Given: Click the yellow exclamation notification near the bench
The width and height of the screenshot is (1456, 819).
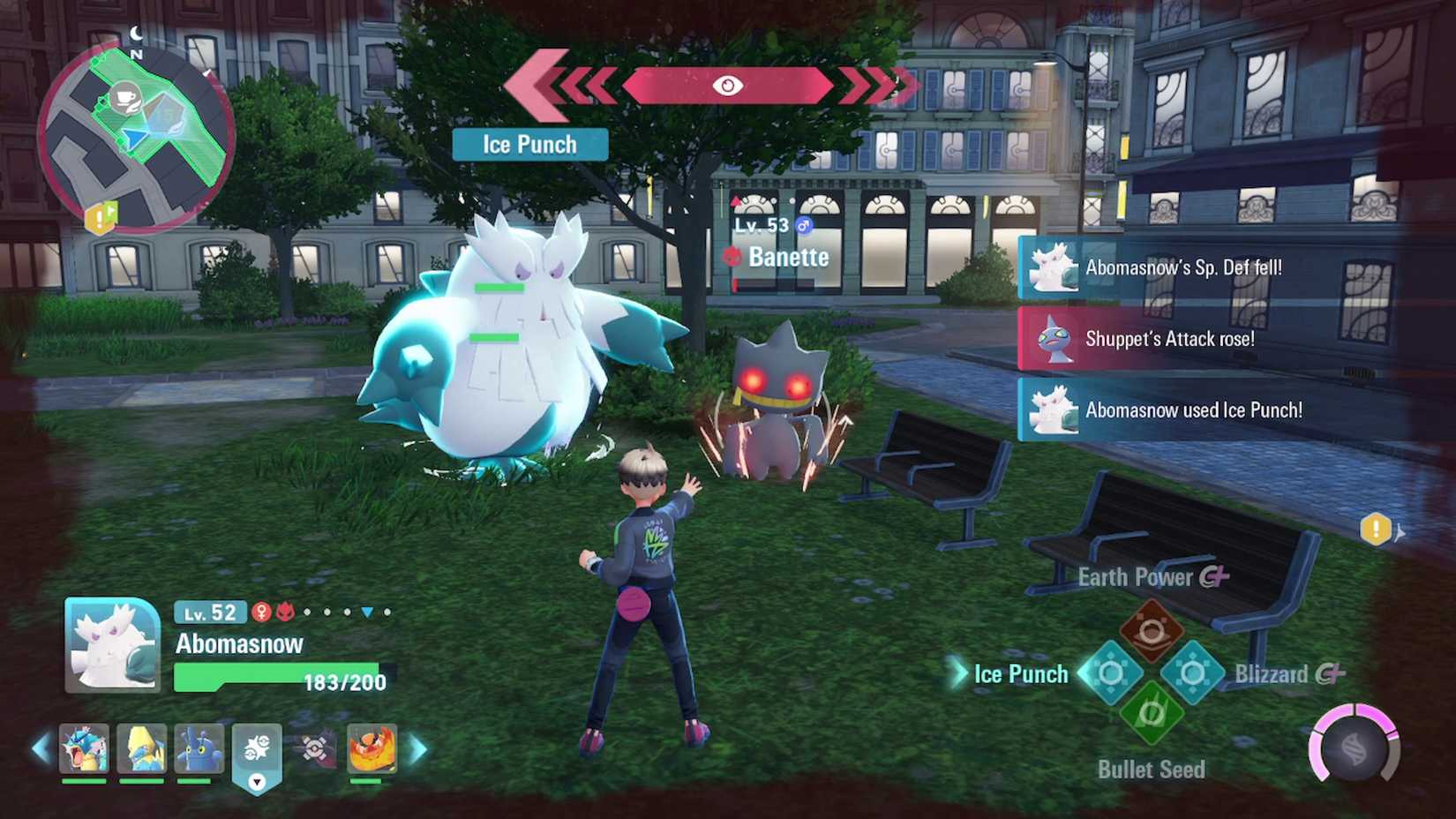Looking at the screenshot, I should click(1376, 530).
